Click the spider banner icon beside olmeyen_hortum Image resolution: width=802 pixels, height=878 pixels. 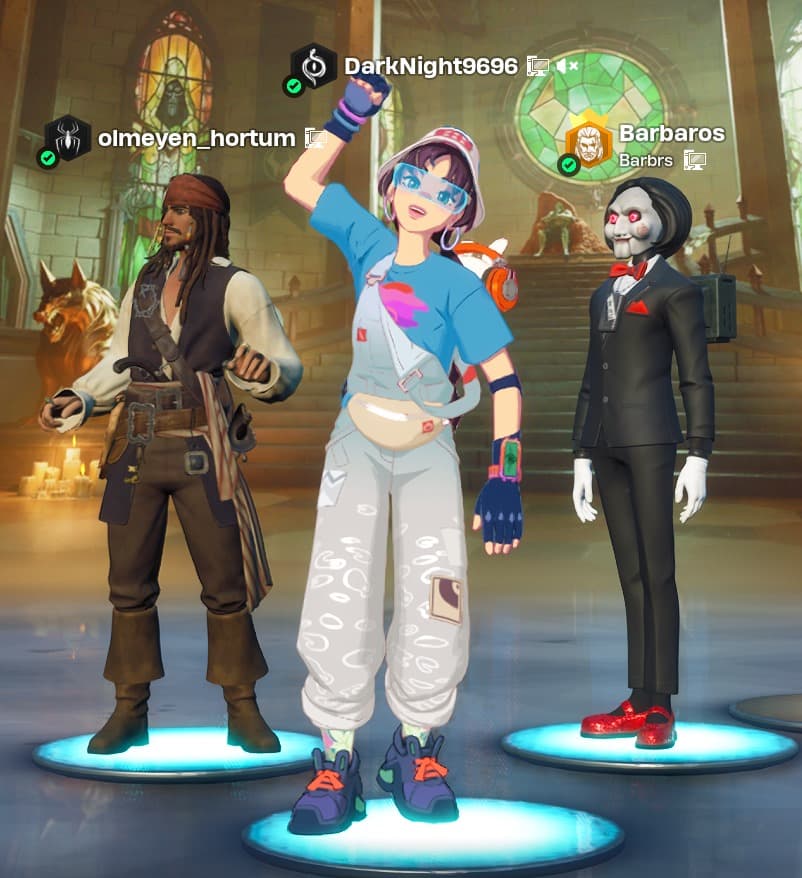click(x=68, y=138)
